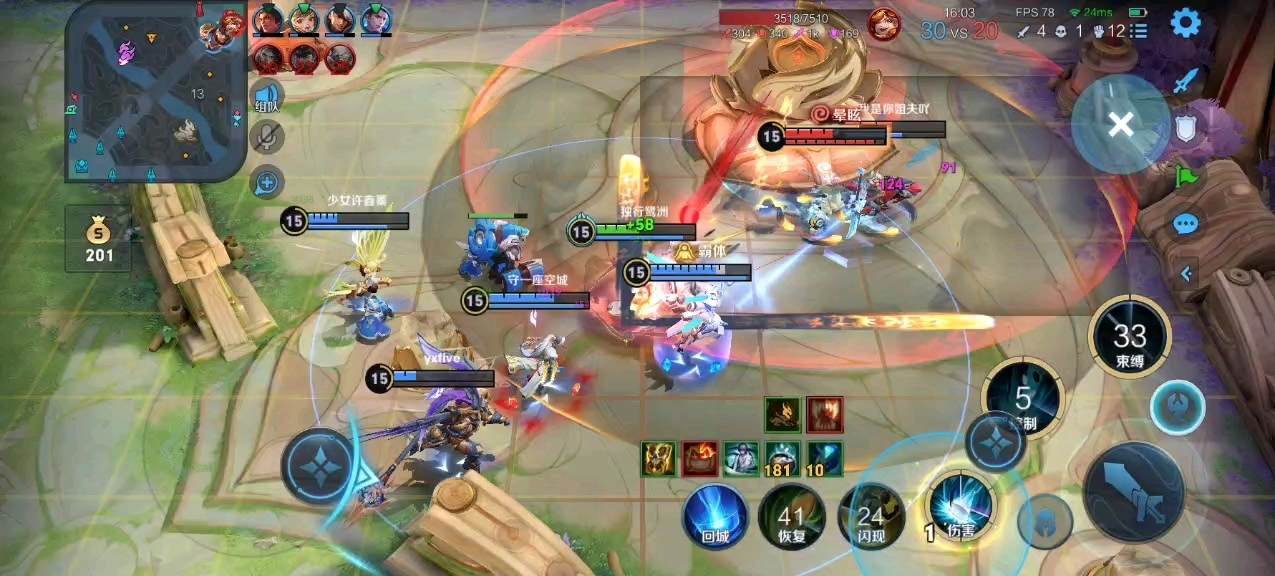The height and width of the screenshot is (576, 1275).
Task: Open the chat-plus bubble below the microphone
Action: tap(267, 182)
